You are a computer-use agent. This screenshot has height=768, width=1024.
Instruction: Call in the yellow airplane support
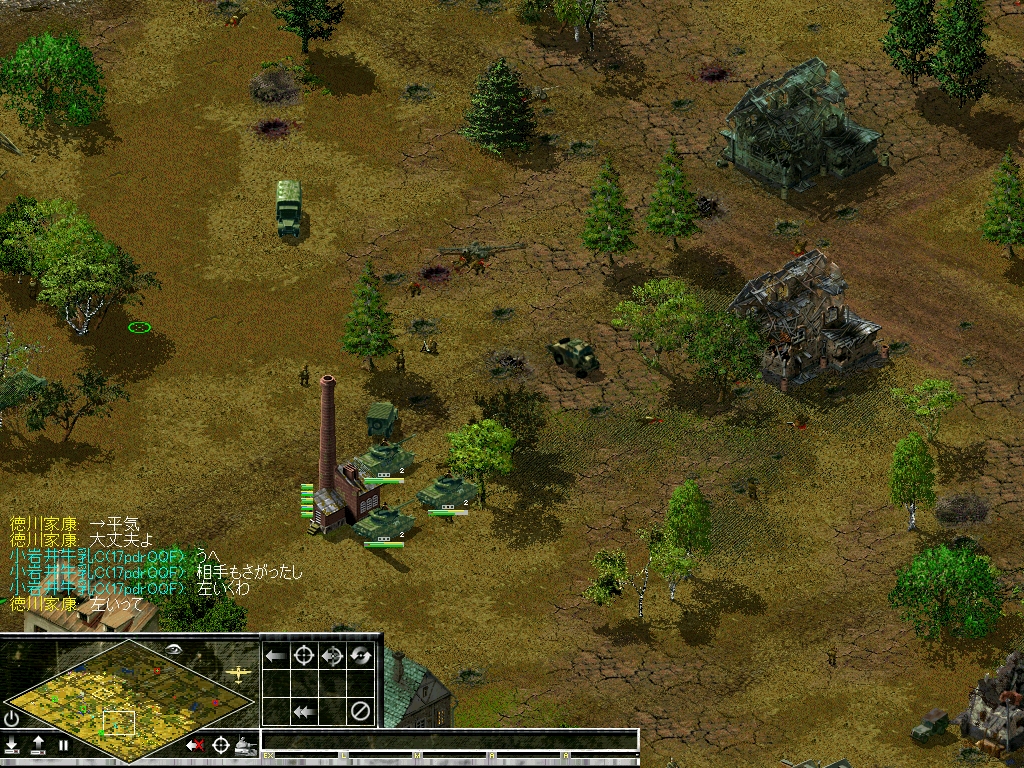click(x=238, y=673)
